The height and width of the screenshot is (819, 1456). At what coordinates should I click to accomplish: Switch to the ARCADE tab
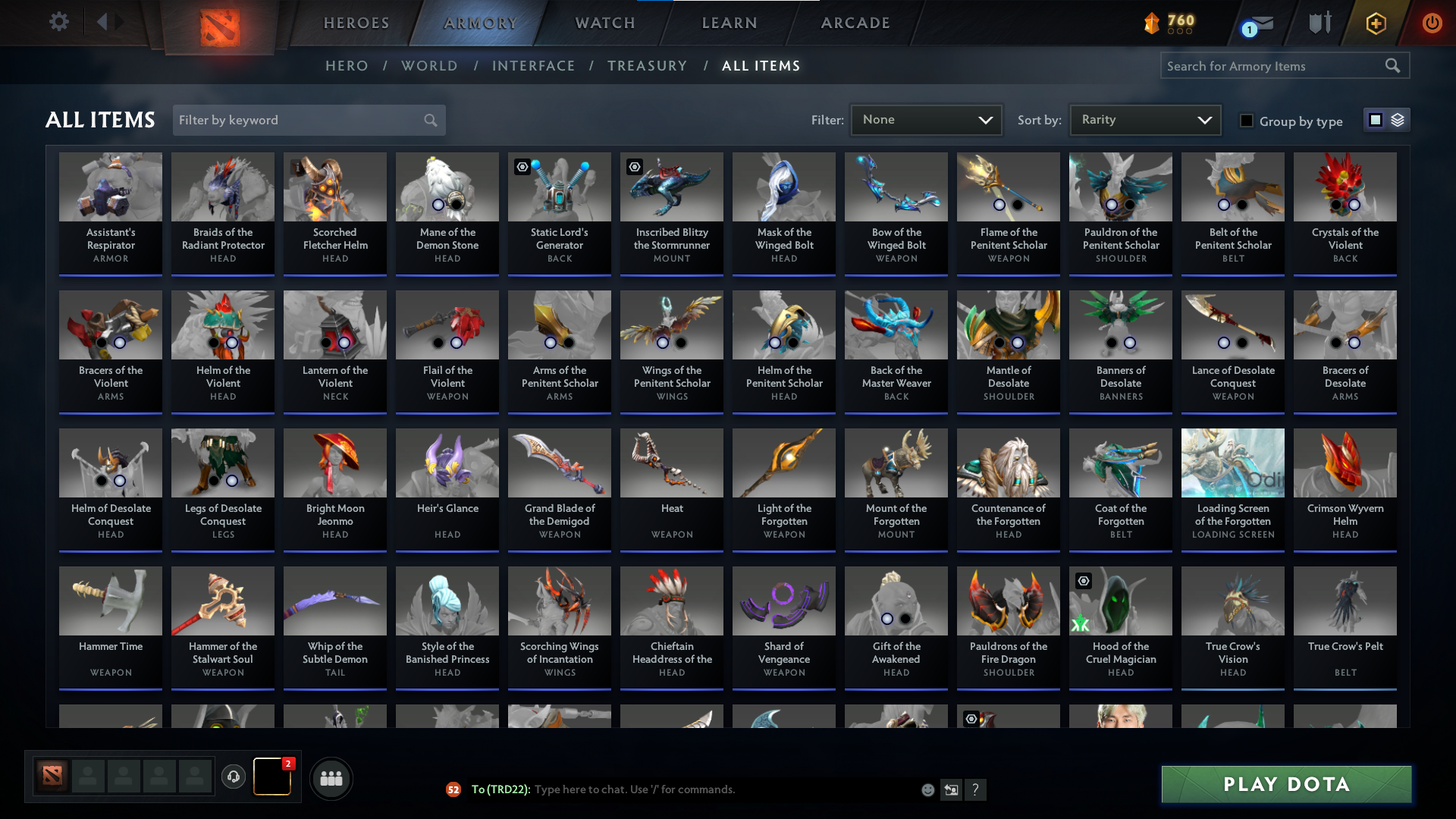855,23
